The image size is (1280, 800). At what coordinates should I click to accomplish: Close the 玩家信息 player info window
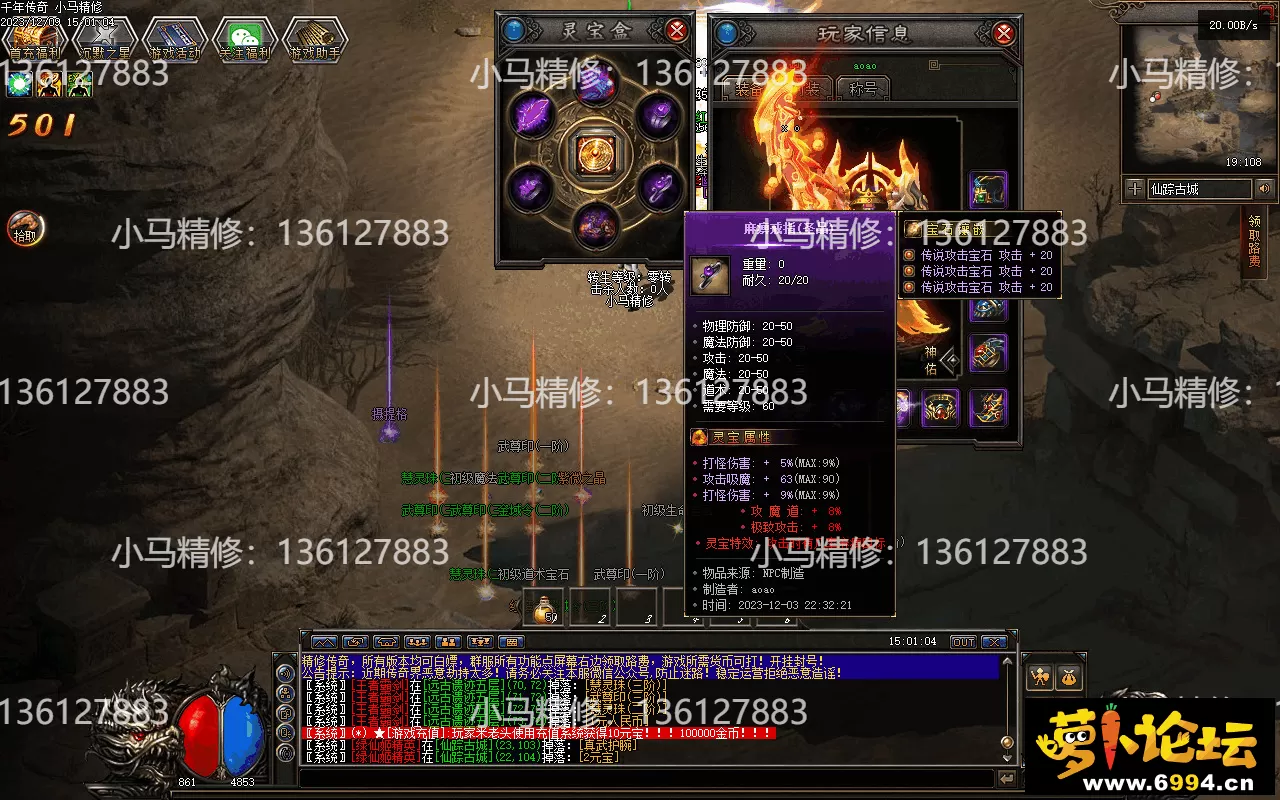[1003, 33]
